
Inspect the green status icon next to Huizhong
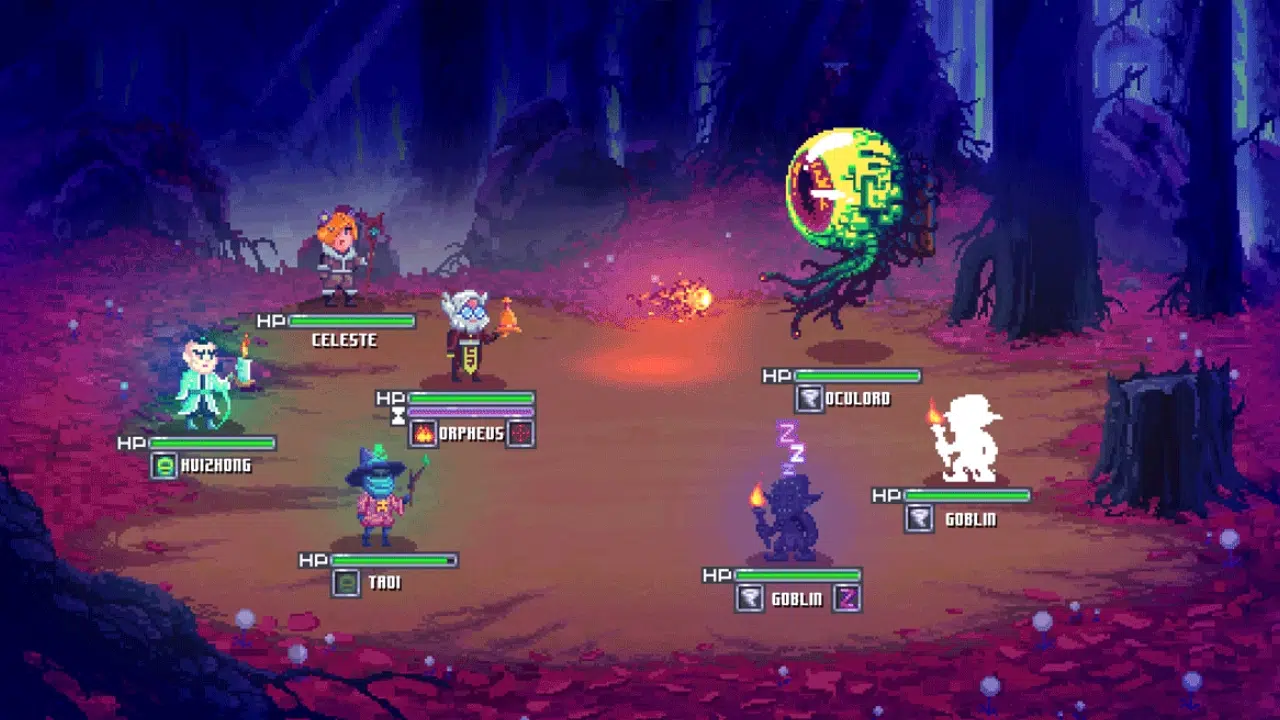click(164, 466)
